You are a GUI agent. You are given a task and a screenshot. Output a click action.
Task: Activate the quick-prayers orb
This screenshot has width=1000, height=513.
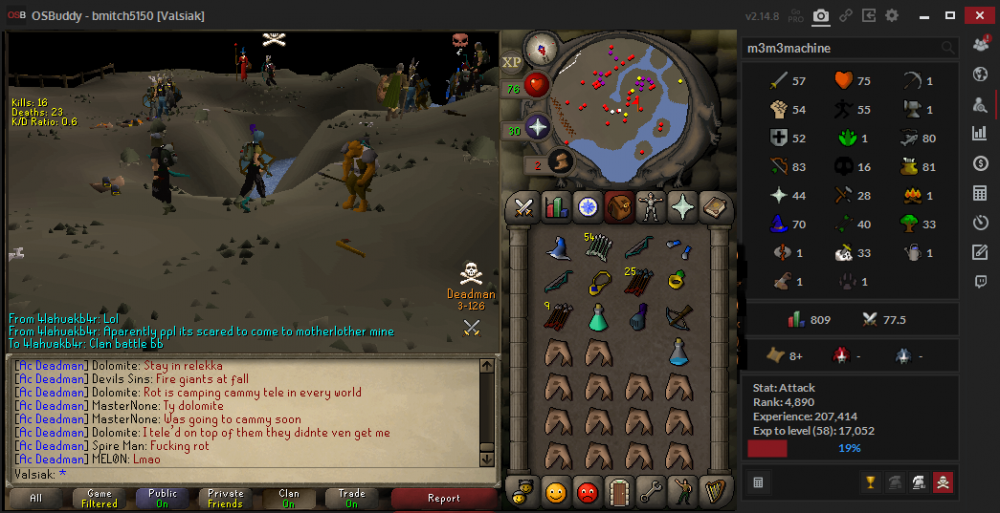click(538, 127)
